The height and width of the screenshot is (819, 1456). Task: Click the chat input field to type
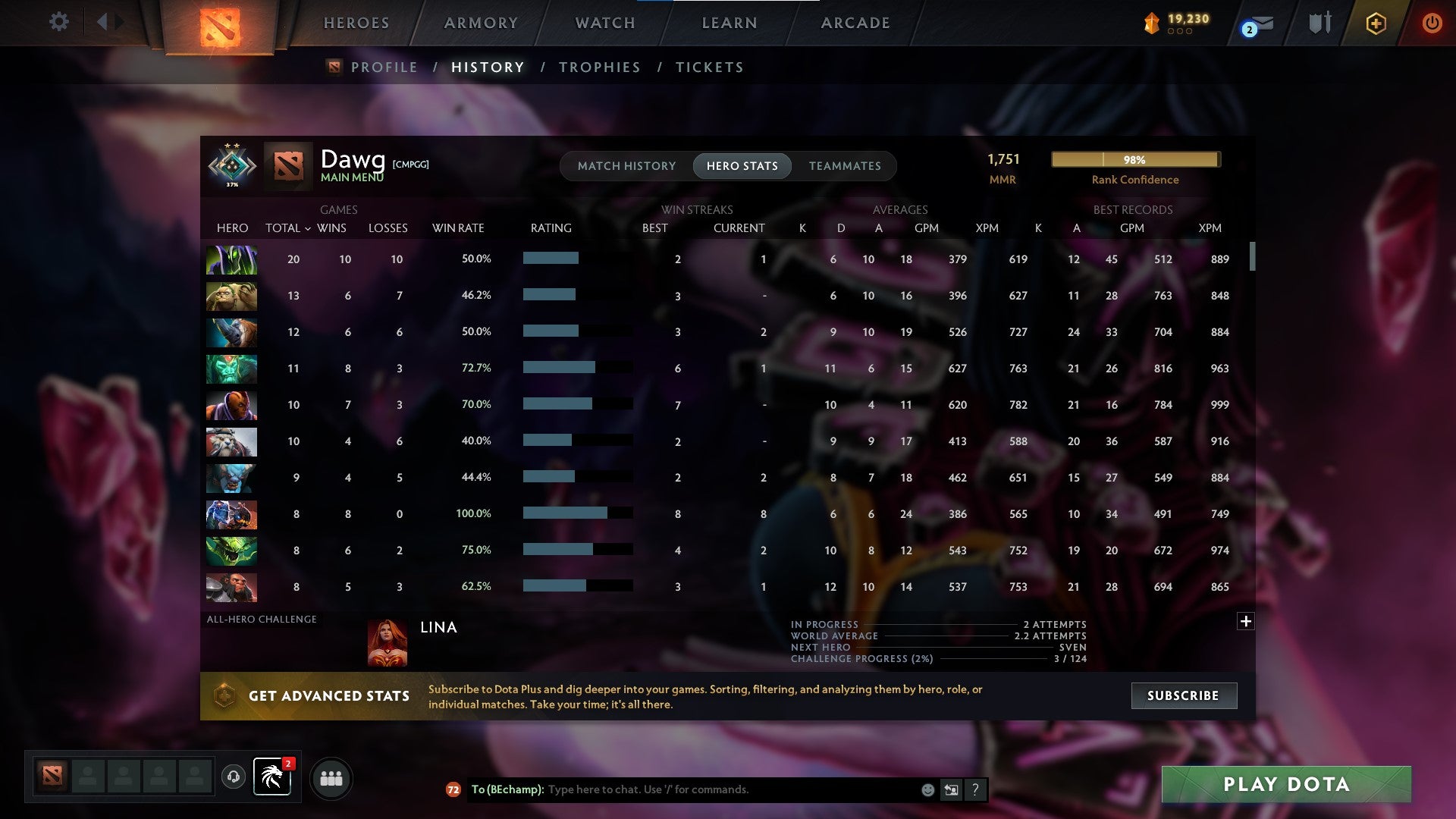[720, 789]
